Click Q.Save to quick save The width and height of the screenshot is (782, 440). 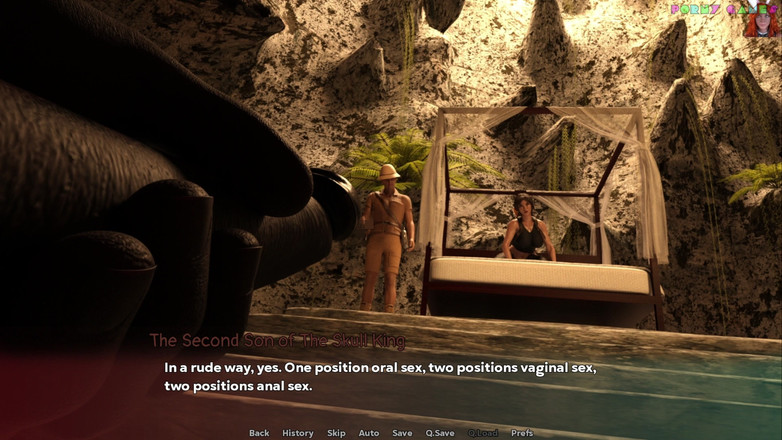click(x=440, y=433)
